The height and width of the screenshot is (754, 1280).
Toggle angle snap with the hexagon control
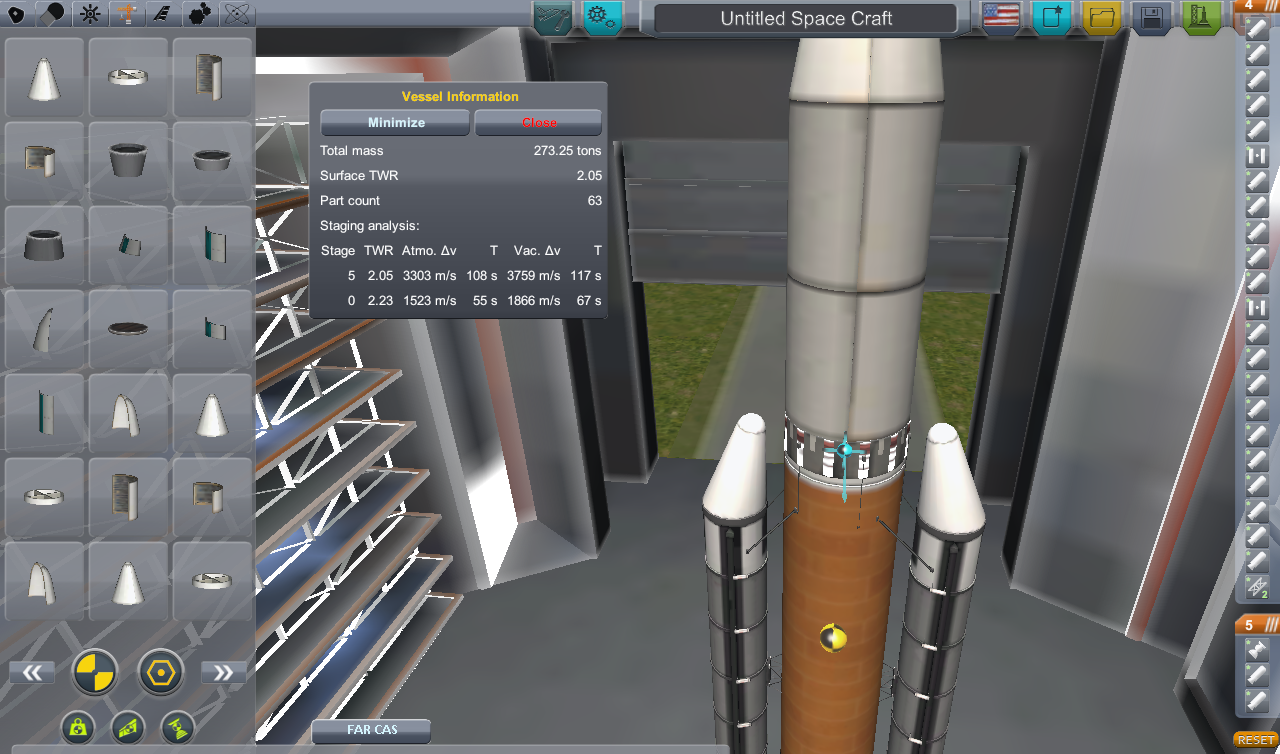[160, 672]
